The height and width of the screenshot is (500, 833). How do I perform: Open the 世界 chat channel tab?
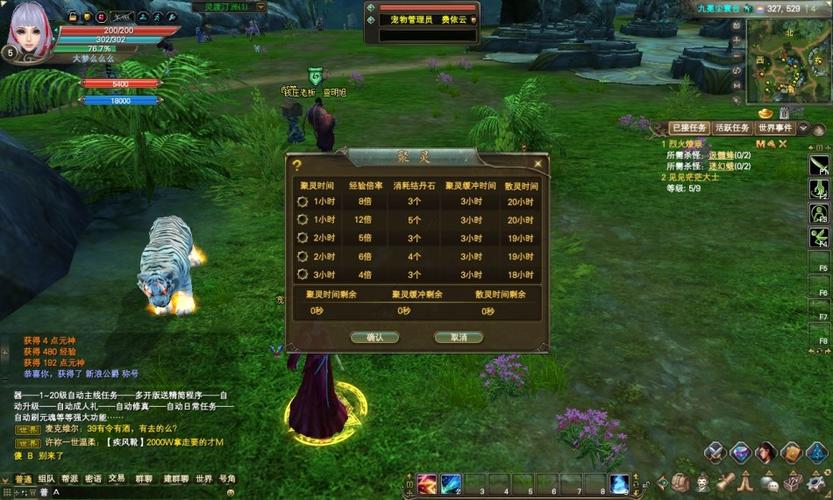coord(204,479)
